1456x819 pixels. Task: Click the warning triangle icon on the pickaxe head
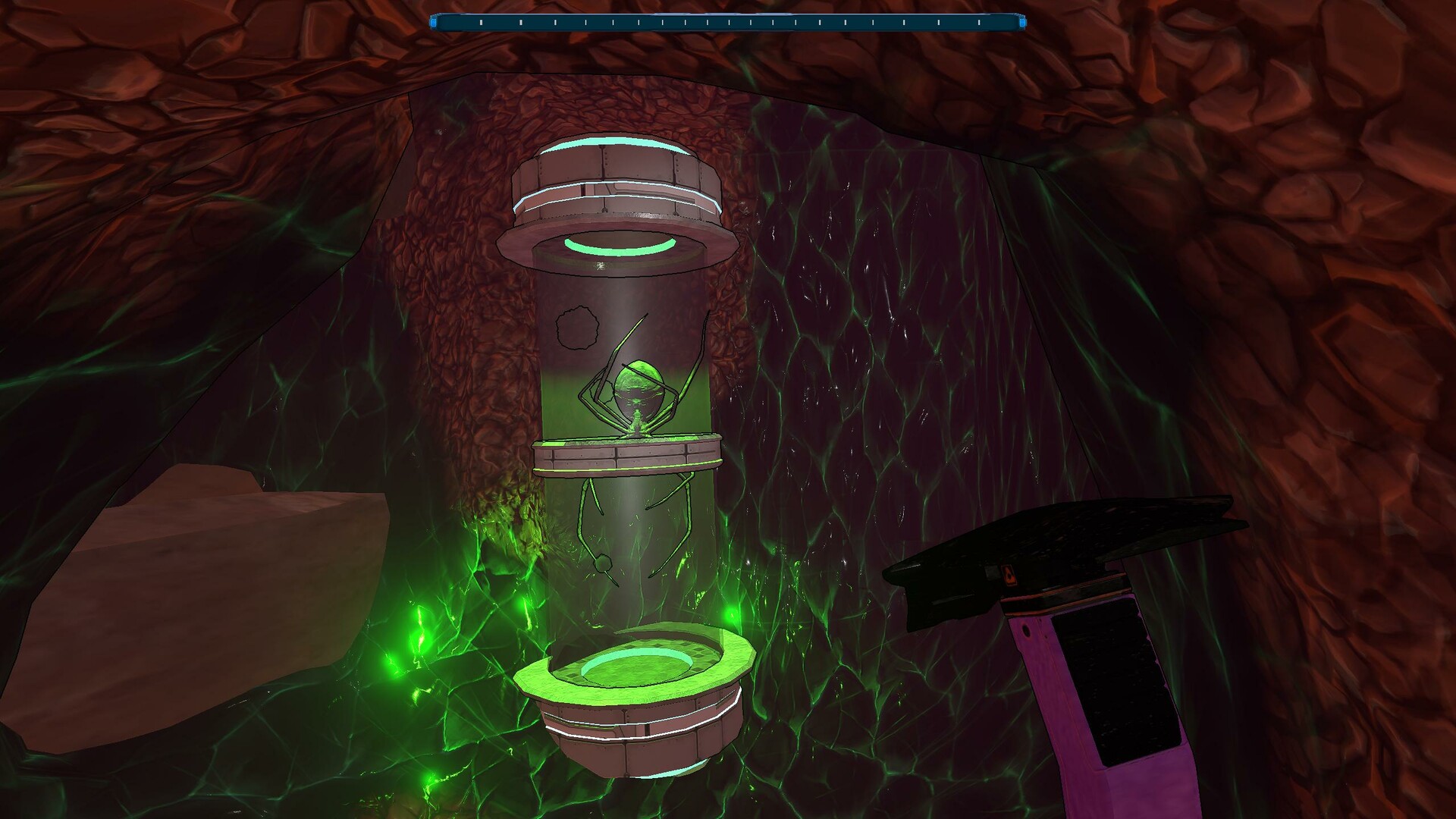[x=1009, y=575]
